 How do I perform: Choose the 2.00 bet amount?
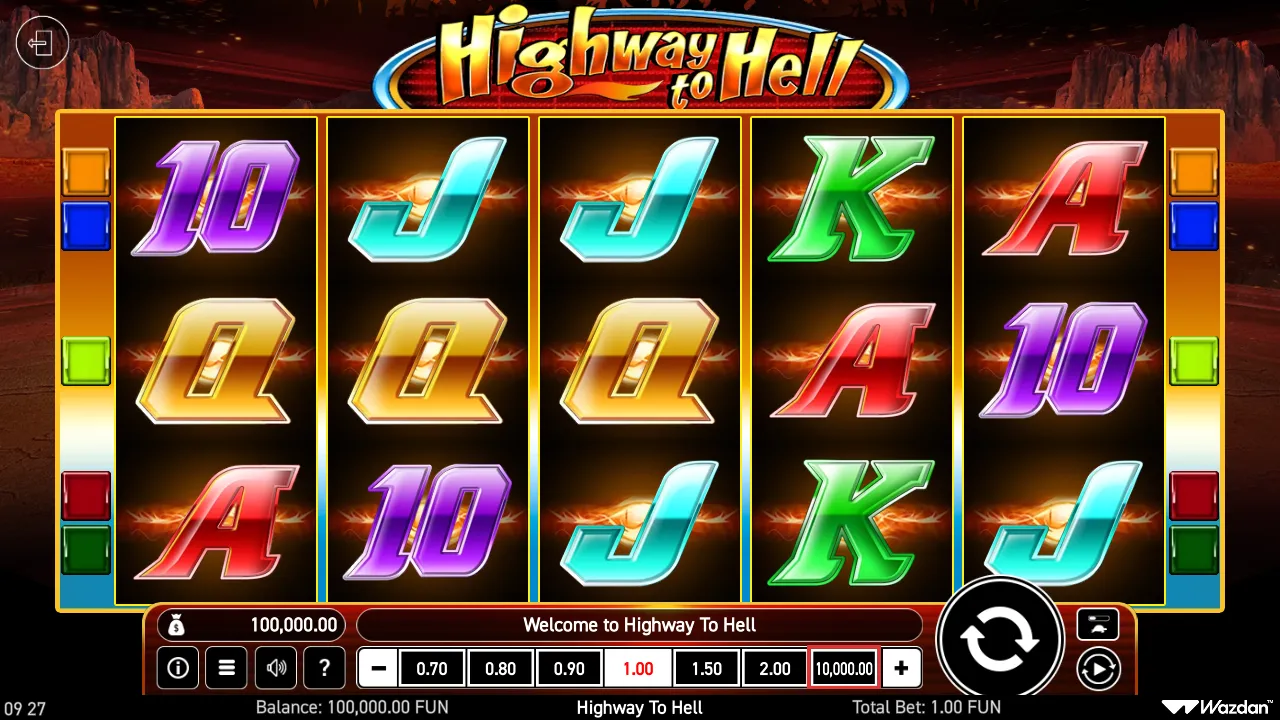pos(774,668)
